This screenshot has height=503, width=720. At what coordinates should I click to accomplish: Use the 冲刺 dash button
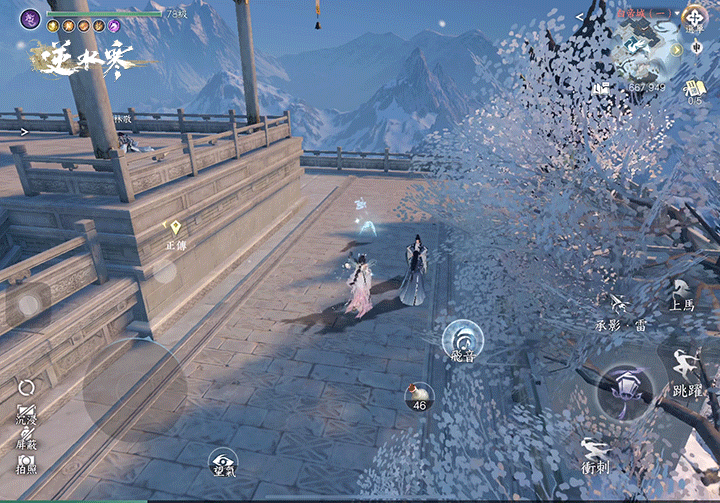click(x=596, y=455)
